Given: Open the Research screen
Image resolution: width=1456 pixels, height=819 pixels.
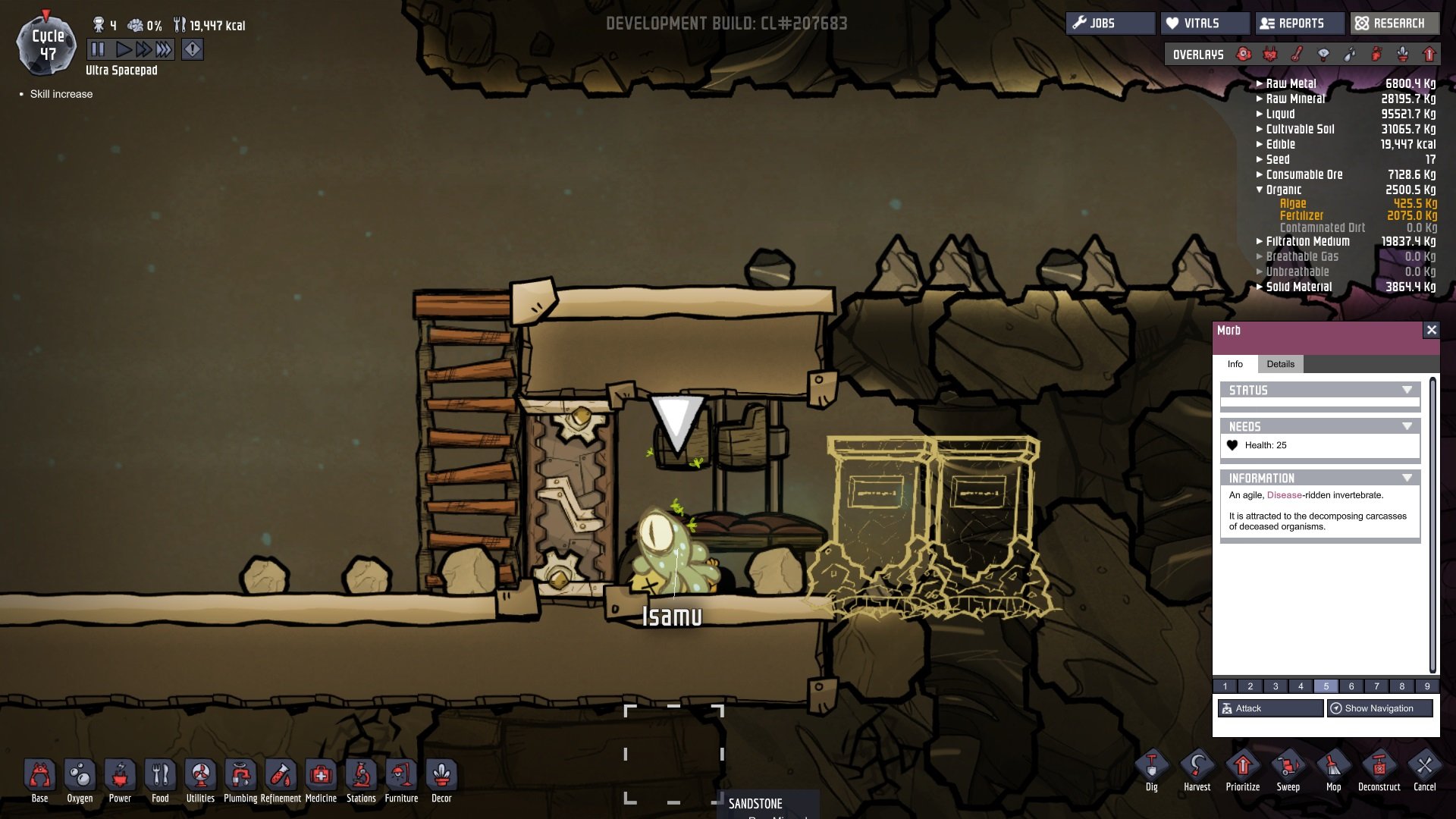Looking at the screenshot, I should [1394, 24].
